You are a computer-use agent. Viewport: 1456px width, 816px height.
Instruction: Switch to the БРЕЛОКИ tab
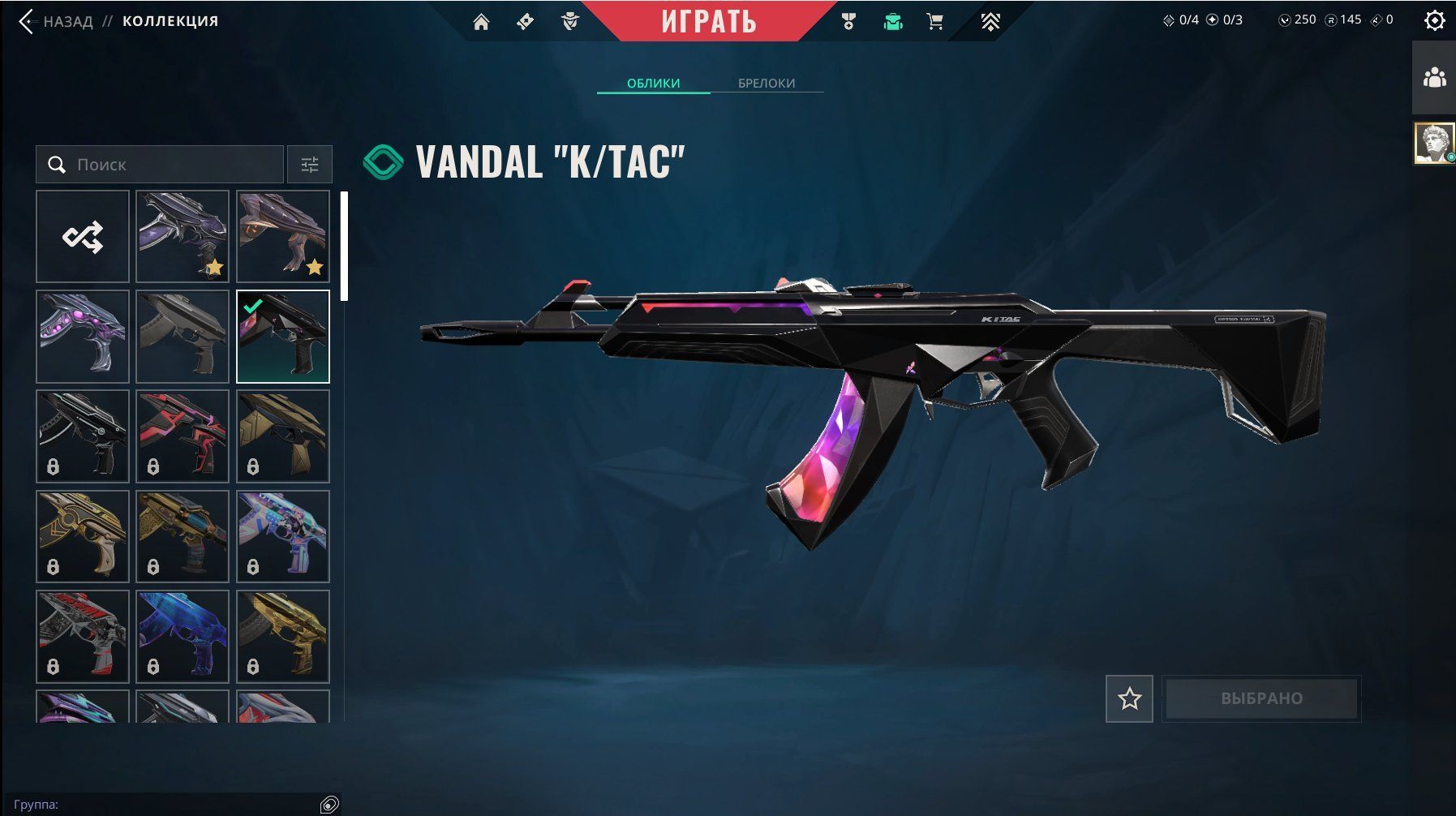point(766,83)
